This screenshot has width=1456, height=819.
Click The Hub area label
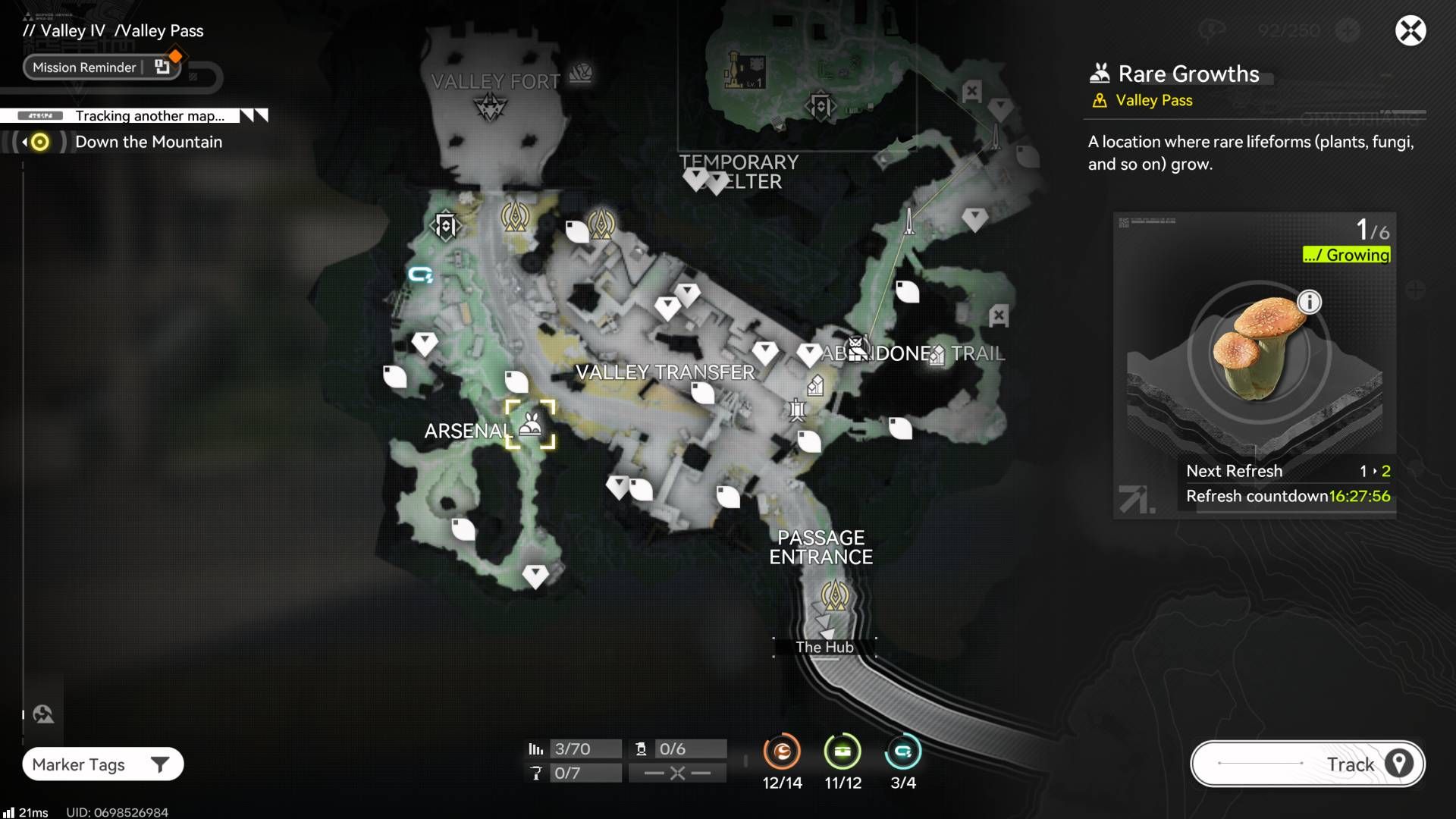tap(824, 647)
